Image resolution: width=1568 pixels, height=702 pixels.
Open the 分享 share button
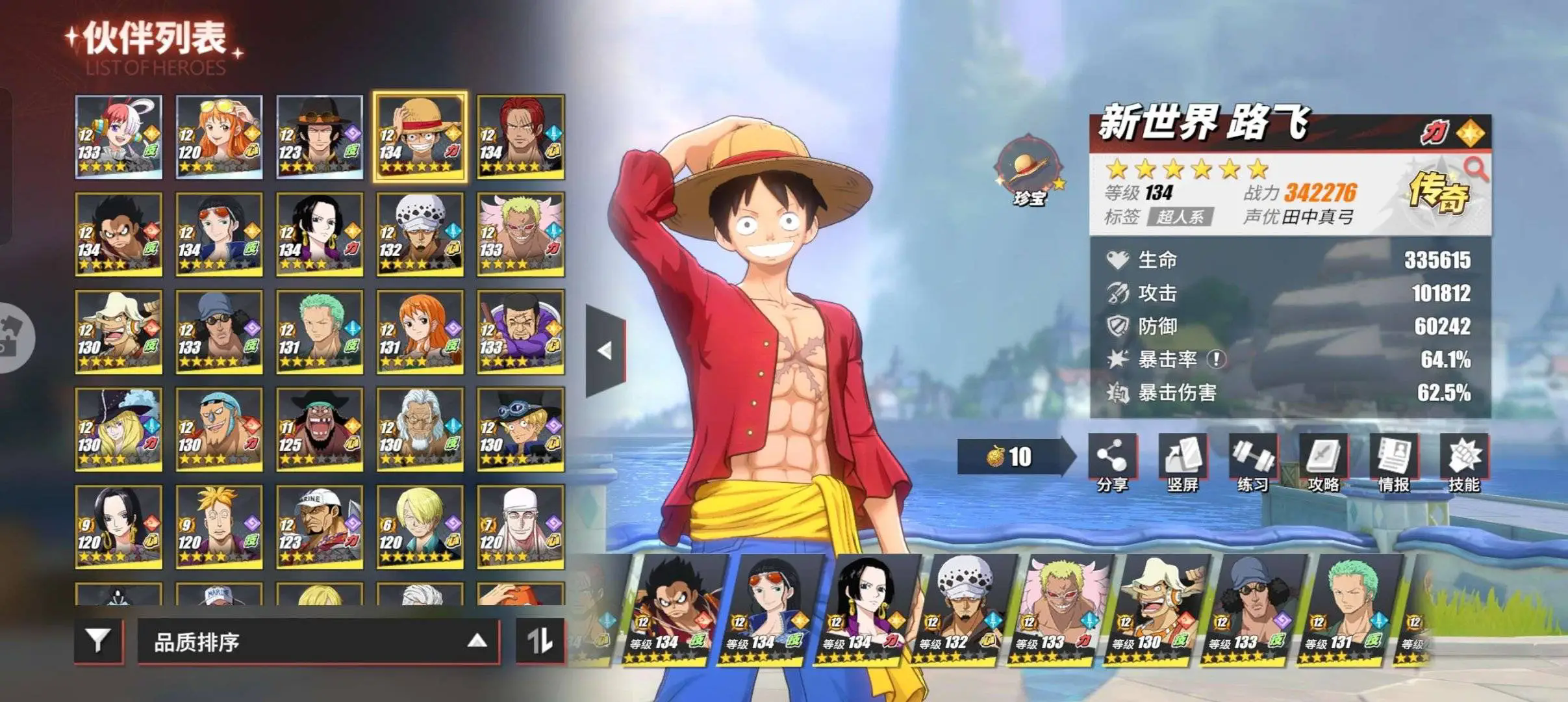1112,461
